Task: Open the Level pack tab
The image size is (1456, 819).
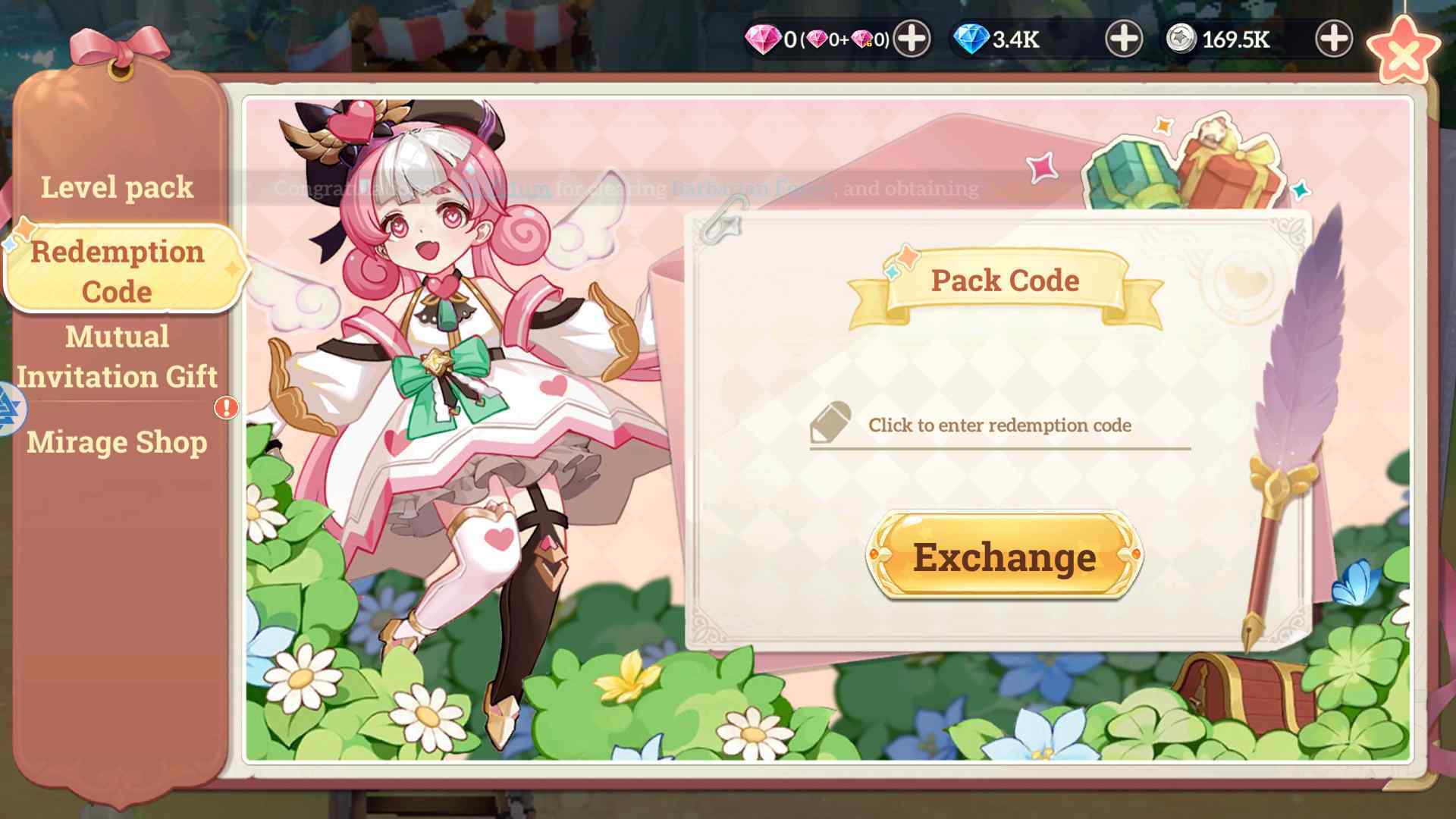Action: 118,187
